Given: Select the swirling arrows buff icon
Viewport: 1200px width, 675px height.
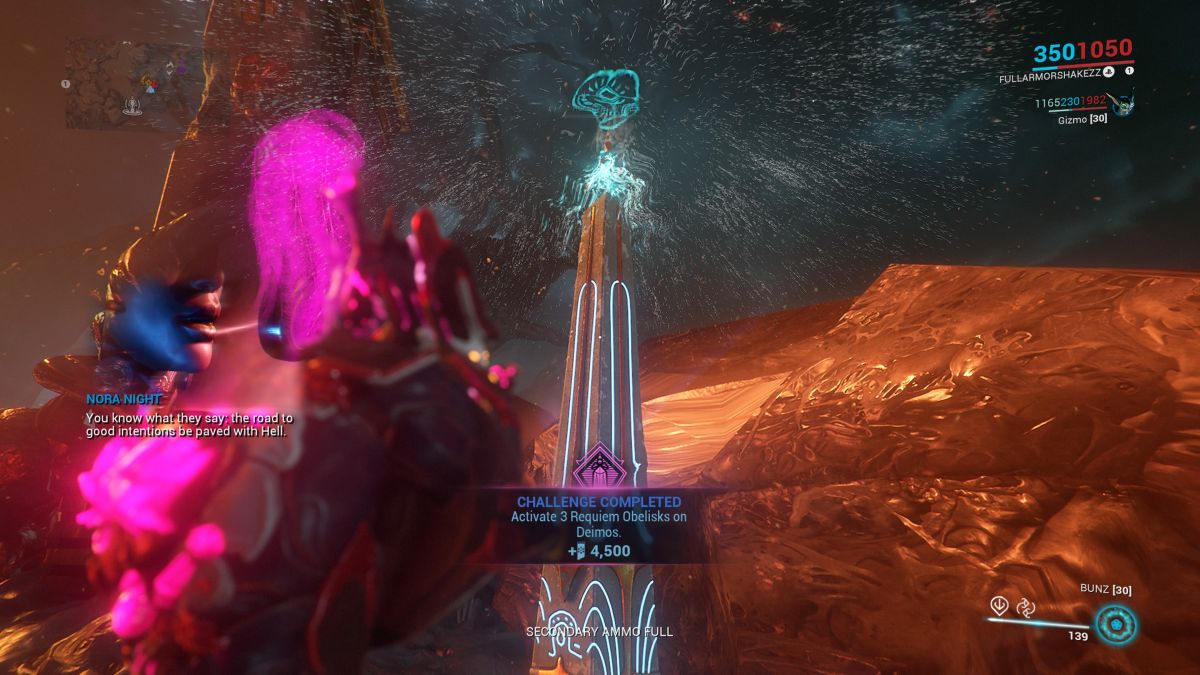Looking at the screenshot, I should coord(1025,605).
